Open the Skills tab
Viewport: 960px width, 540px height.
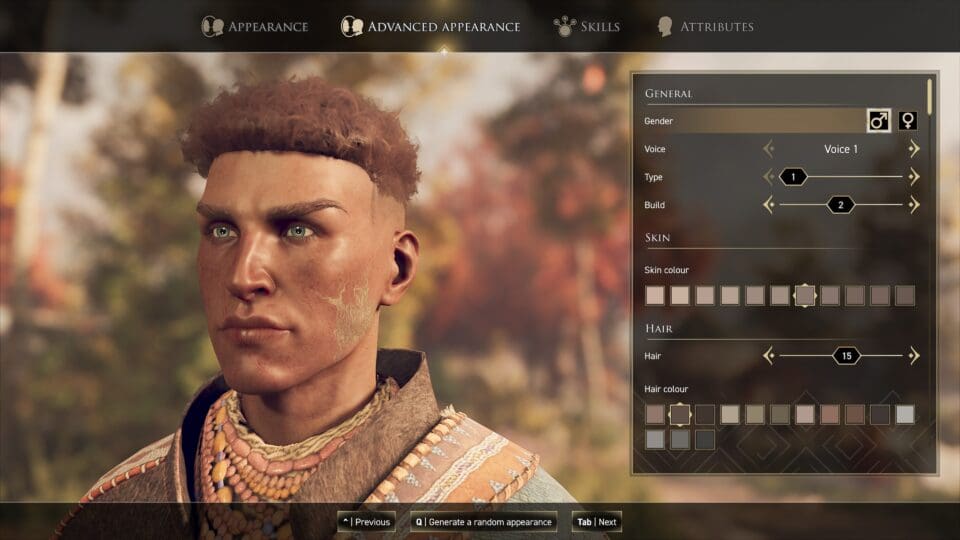[588, 26]
